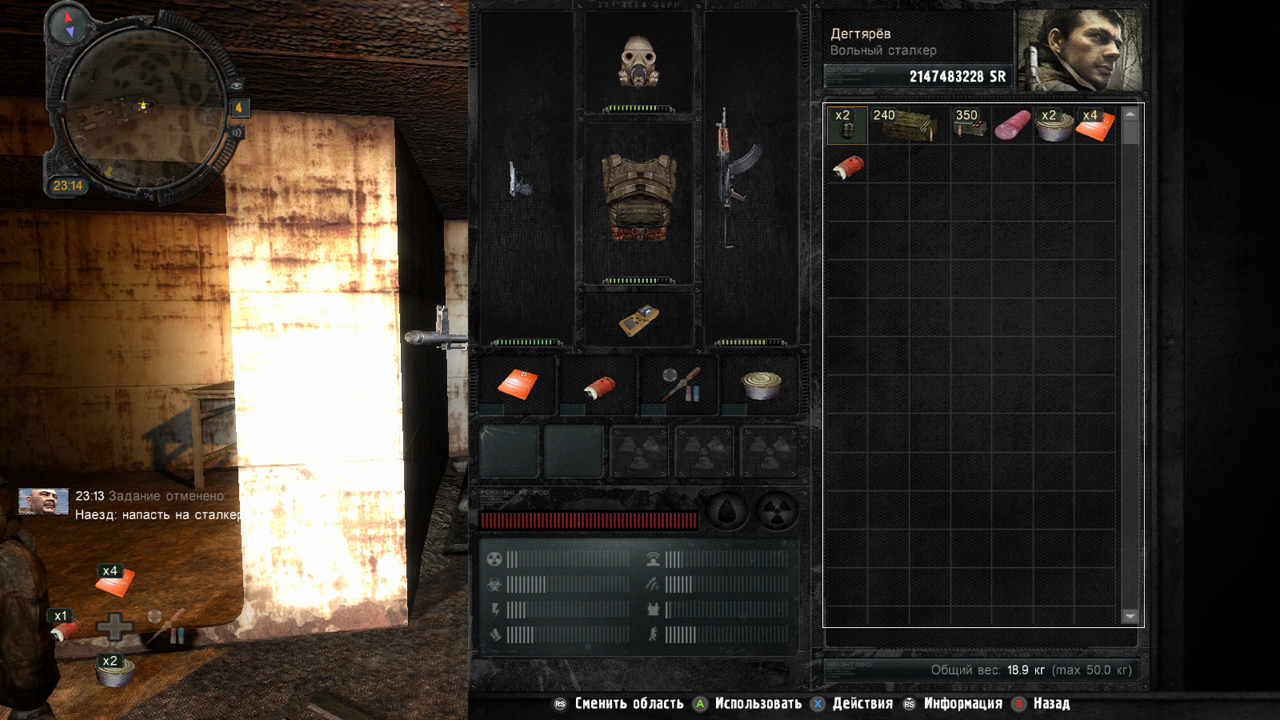Pick the 240-round ammo crate
Viewport: 1280px width, 720px height.
tap(908, 126)
